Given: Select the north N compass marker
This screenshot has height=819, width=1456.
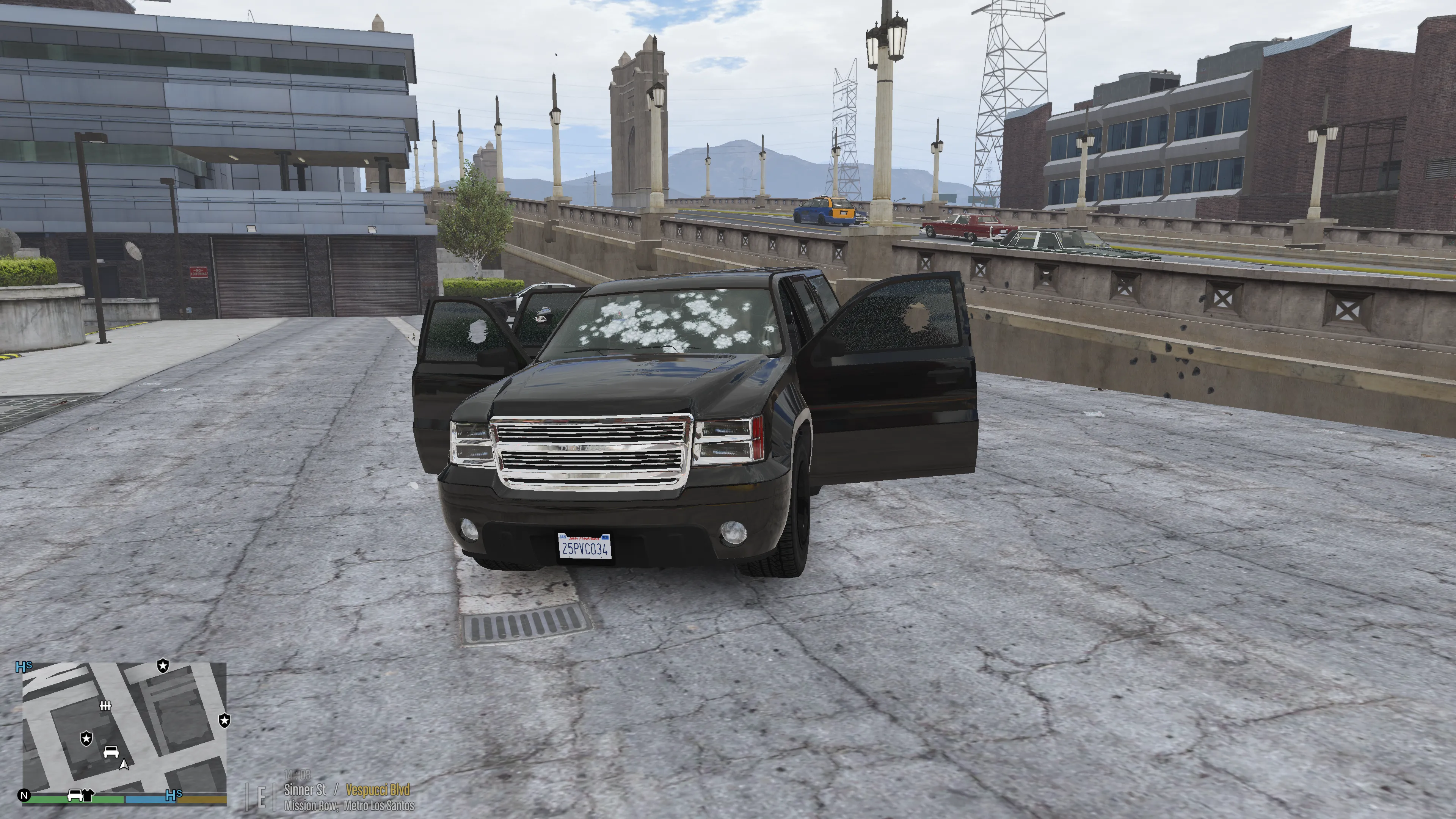Looking at the screenshot, I should pos(24,796).
